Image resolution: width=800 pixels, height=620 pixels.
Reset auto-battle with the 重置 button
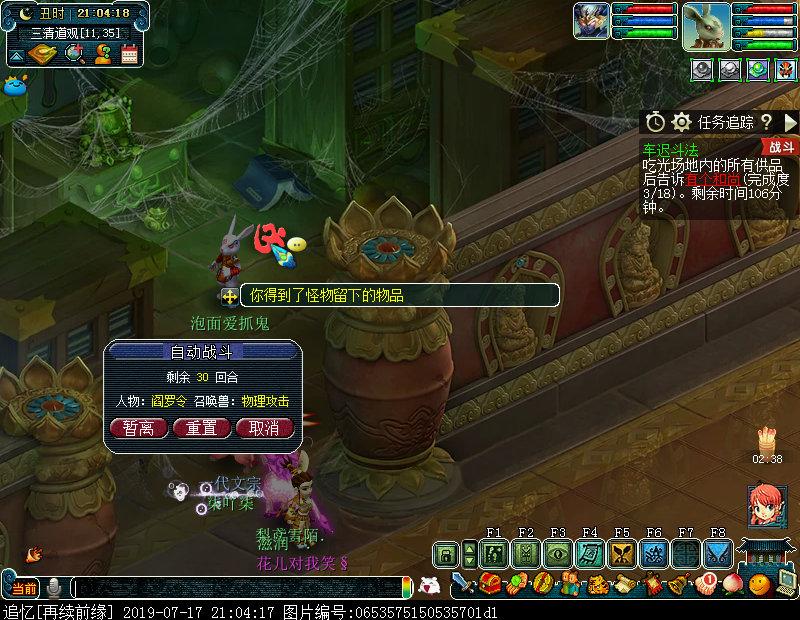click(x=202, y=428)
